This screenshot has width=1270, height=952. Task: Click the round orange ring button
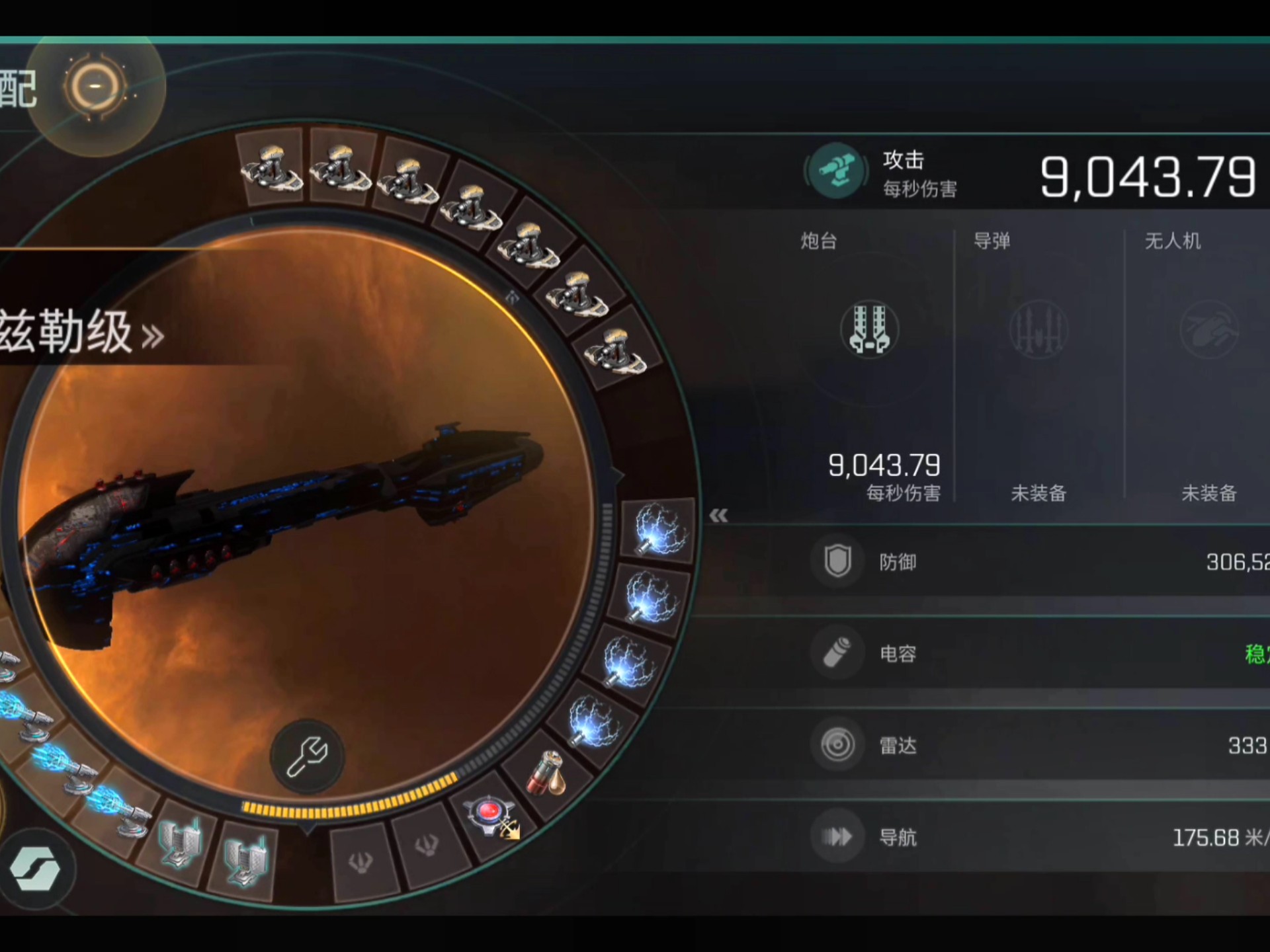click(95, 86)
